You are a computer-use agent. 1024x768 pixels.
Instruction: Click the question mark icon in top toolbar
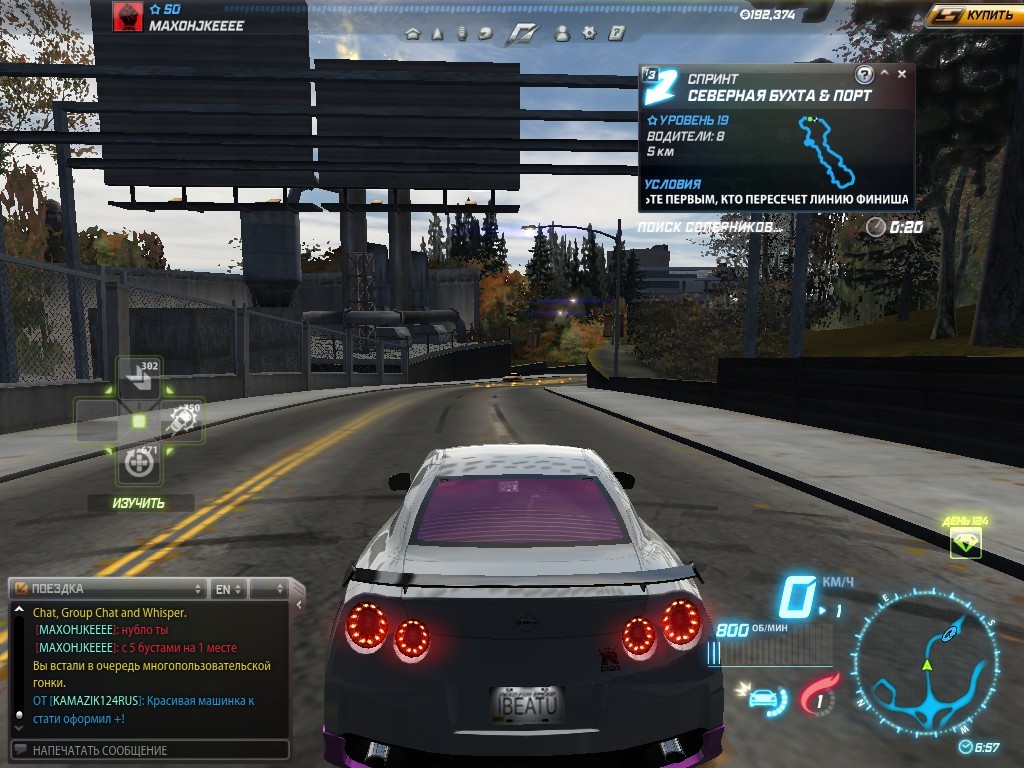[617, 33]
